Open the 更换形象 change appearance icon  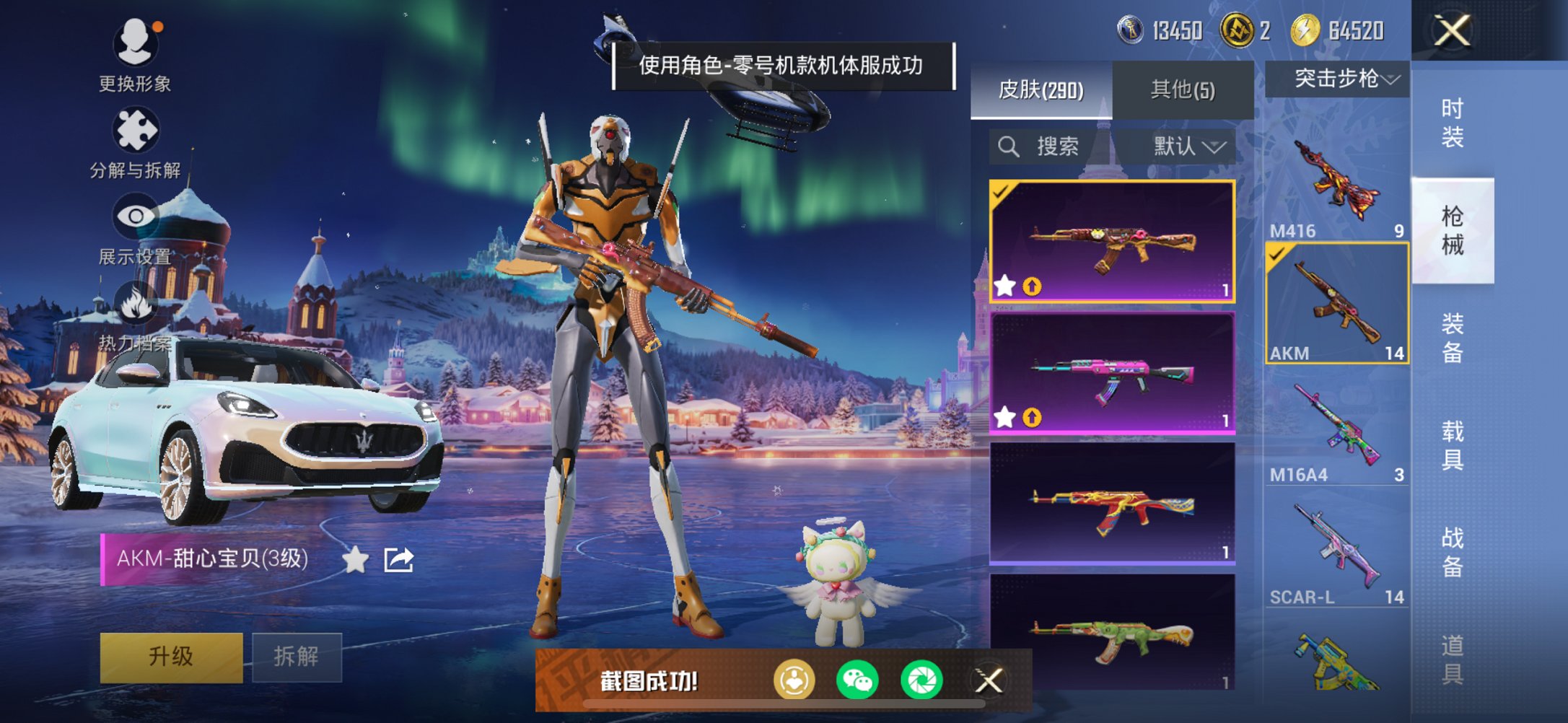point(137,43)
